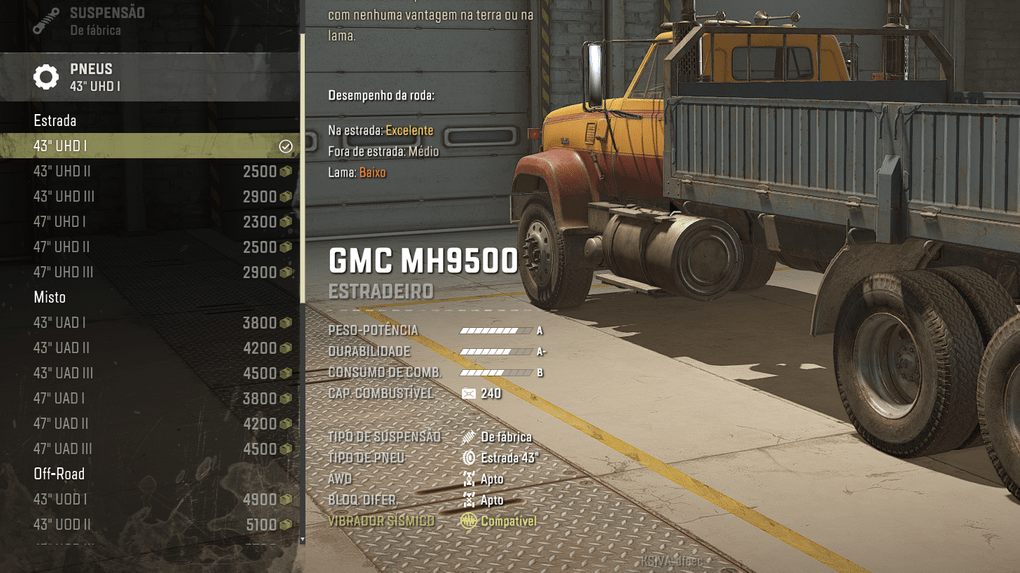Choose the 43" UOD II off-road tire
The width and height of the screenshot is (1020, 573).
(x=150, y=524)
